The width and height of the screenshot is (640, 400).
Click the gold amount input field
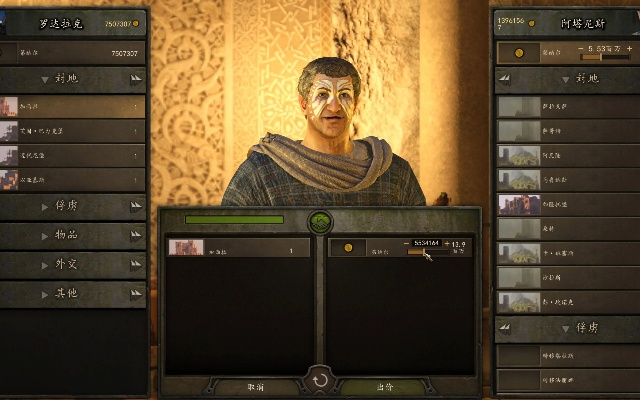tap(427, 243)
